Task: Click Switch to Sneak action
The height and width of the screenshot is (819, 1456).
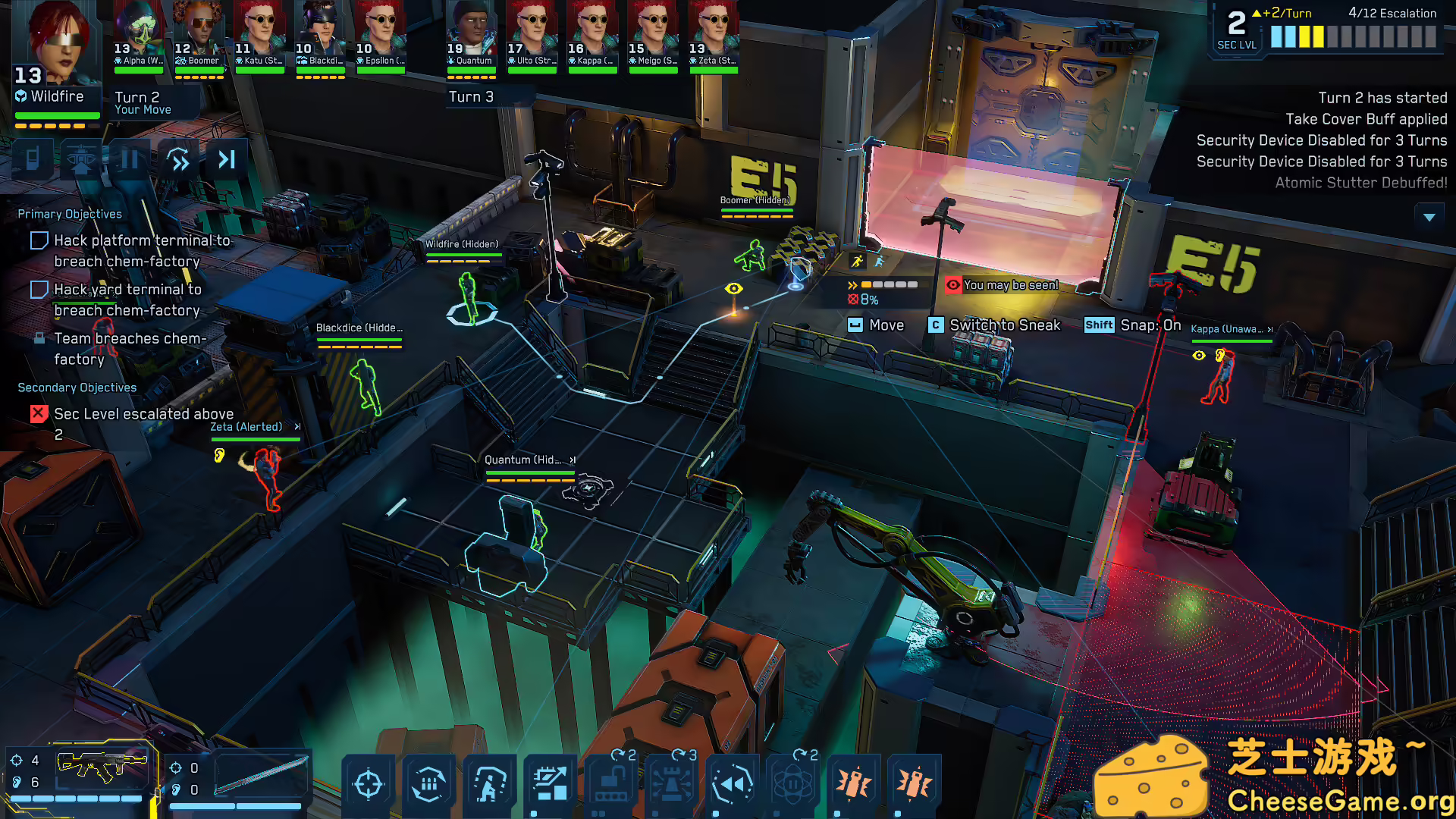Action: [1004, 325]
